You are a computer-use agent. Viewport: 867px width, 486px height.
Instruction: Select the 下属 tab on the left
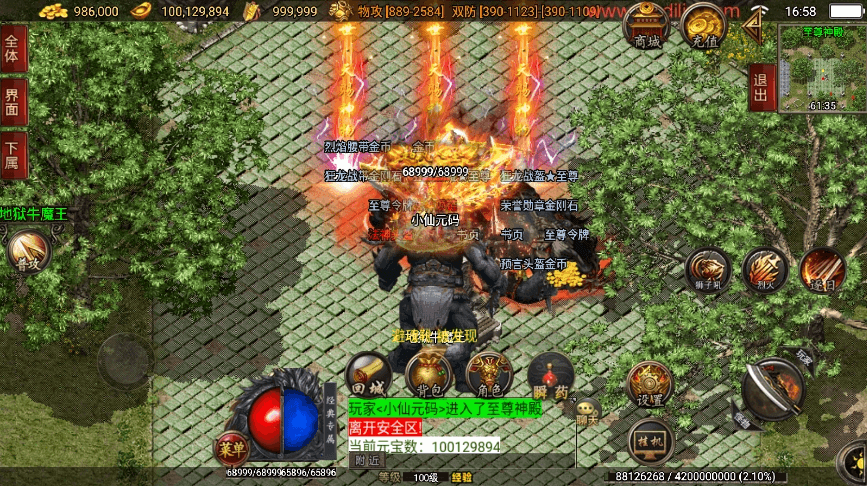click(13, 155)
